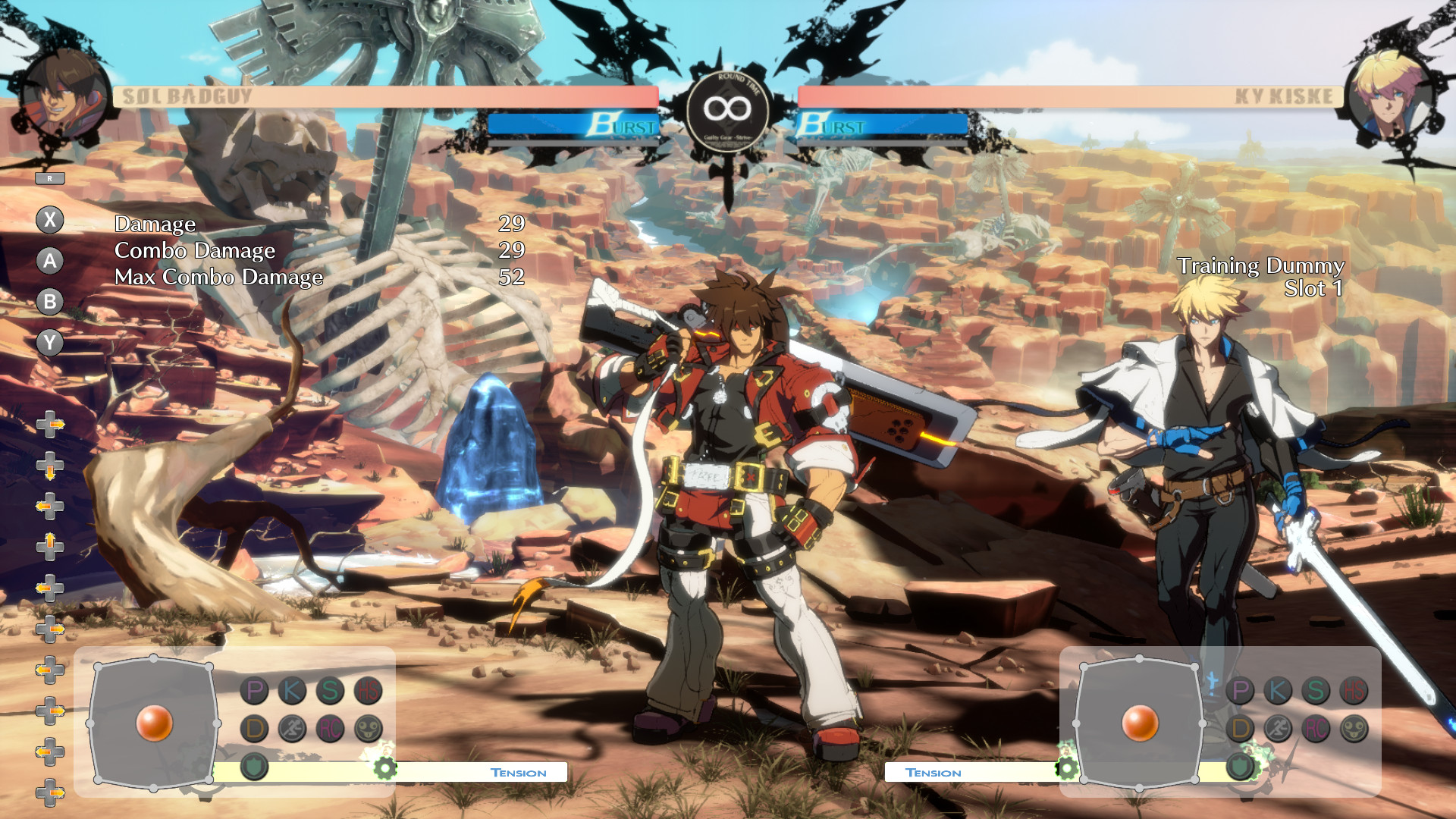
Task: Click the RC (Roman Cancel) icon on Sol's panel
Action: point(331,729)
